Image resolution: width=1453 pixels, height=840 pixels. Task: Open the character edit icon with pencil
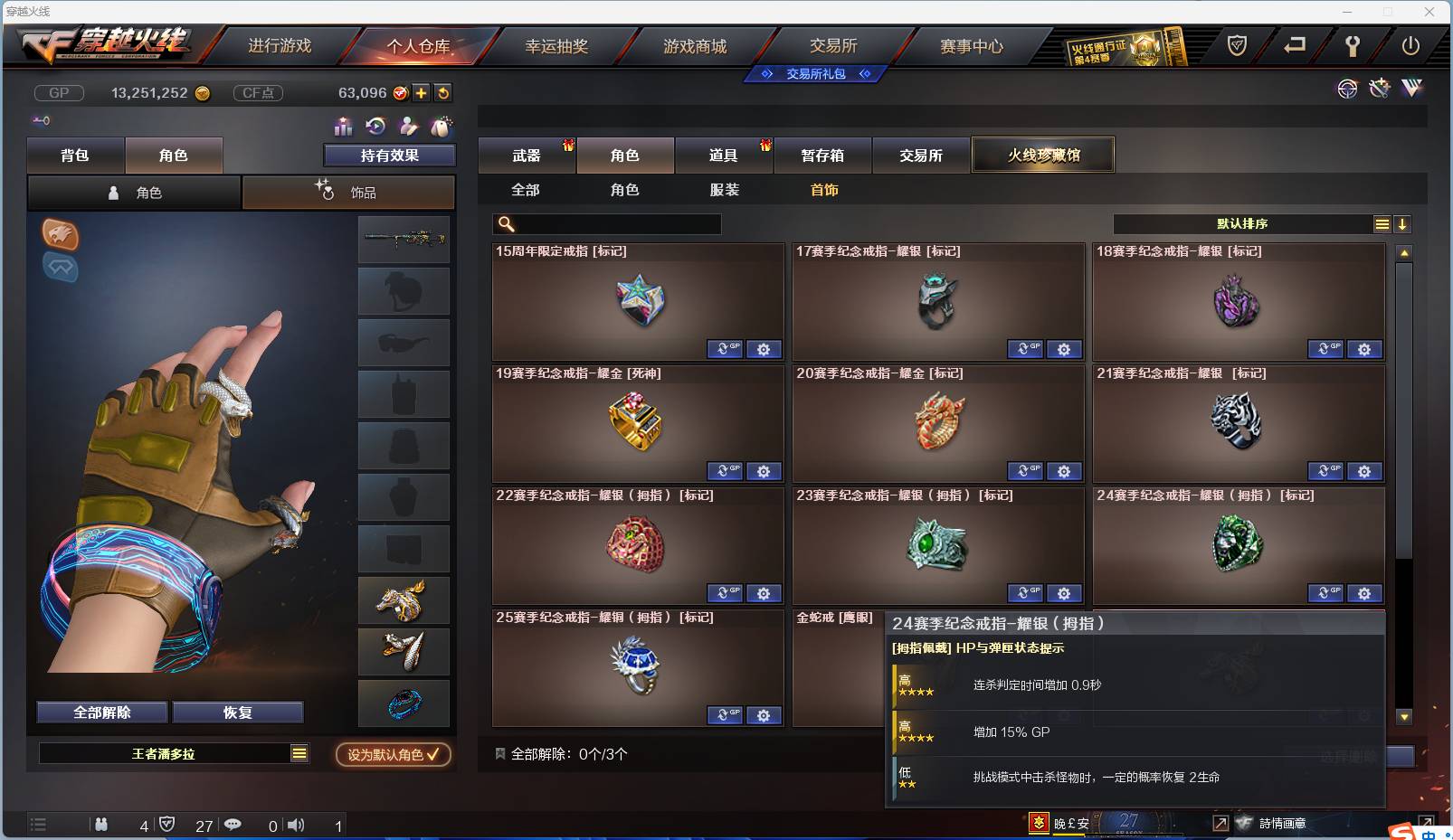tap(408, 126)
